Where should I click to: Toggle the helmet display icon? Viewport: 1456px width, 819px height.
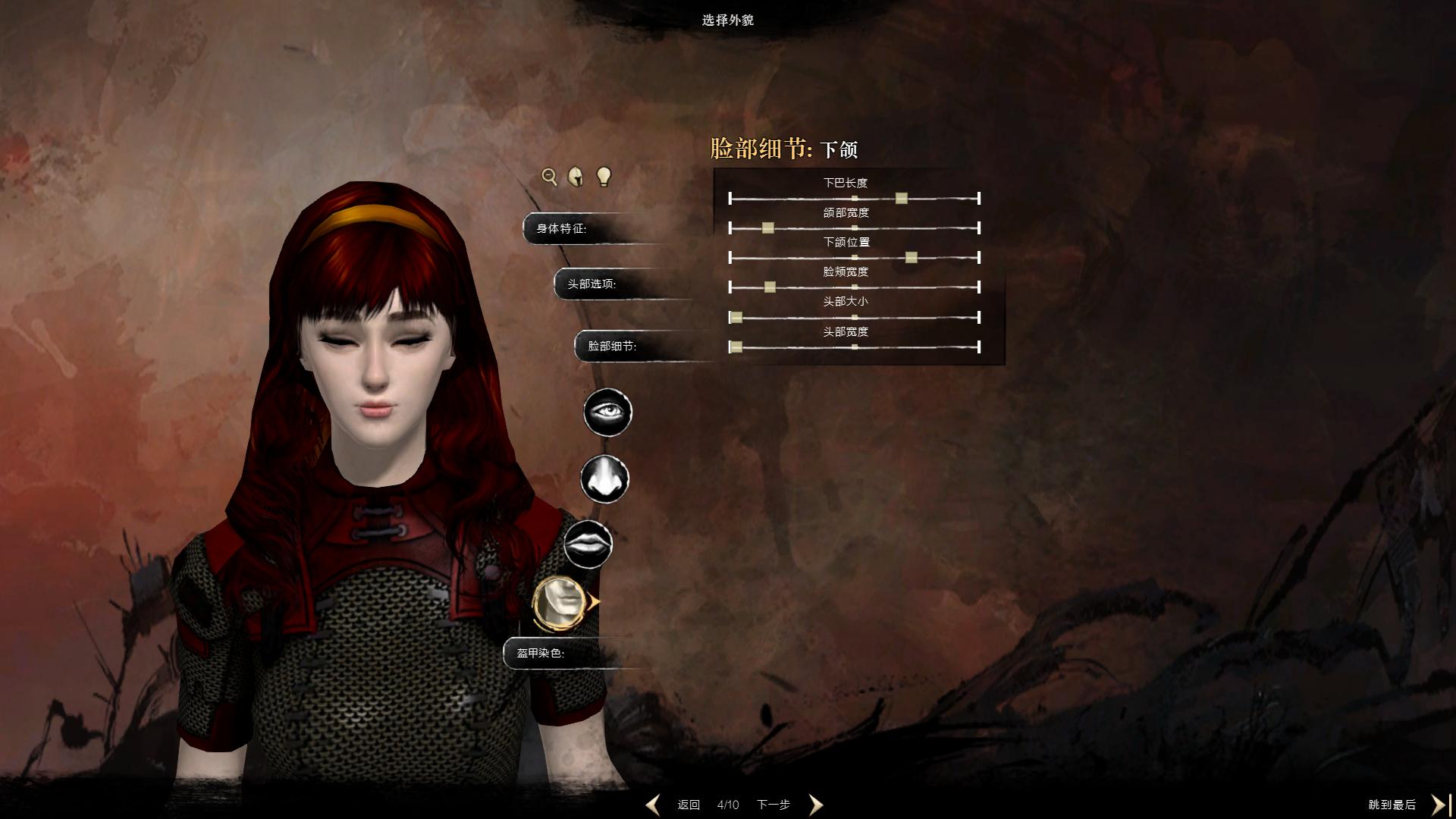pos(576,177)
